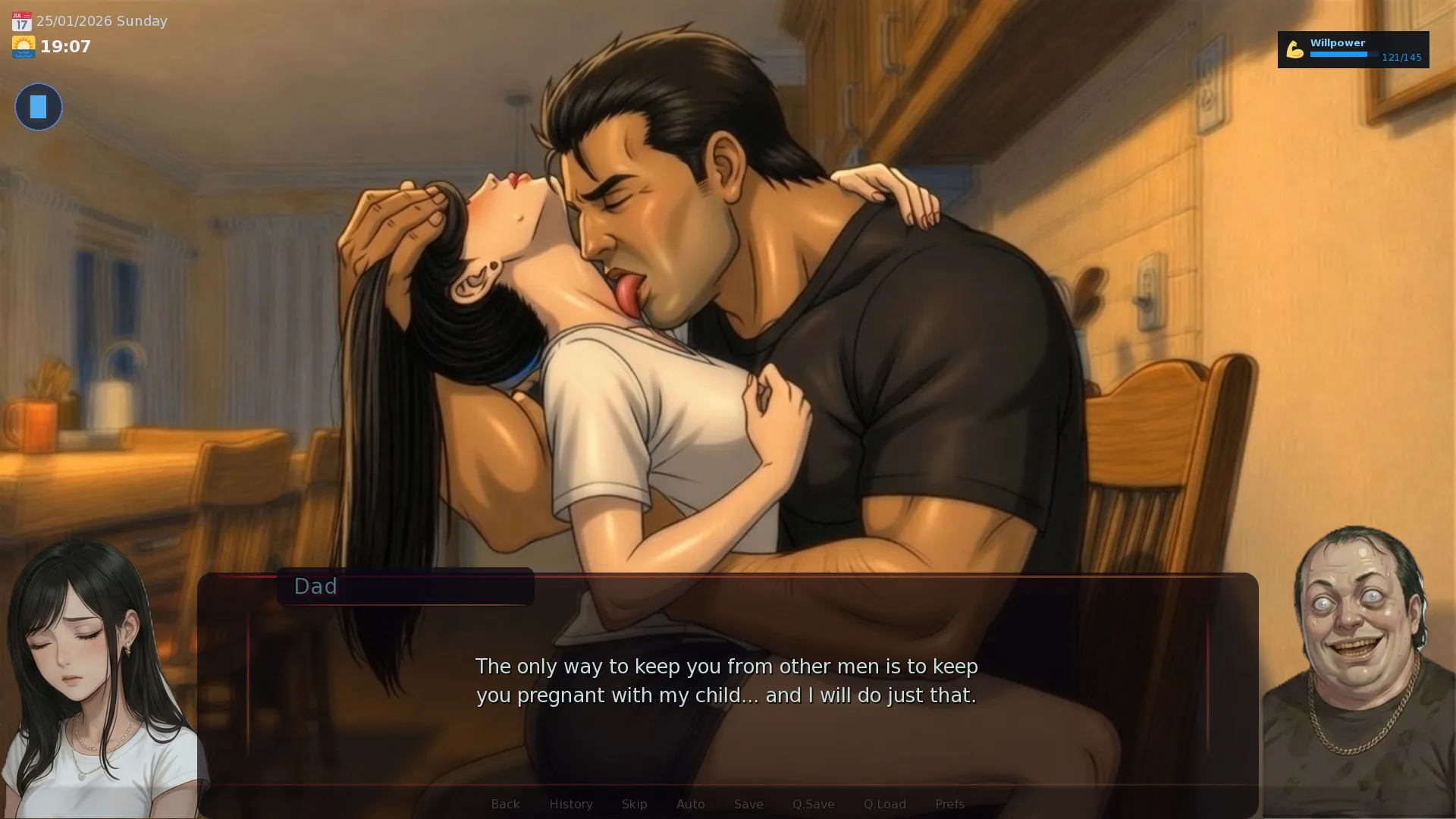This screenshot has width=1456, height=819.
Task: Open the History log
Action: [570, 804]
